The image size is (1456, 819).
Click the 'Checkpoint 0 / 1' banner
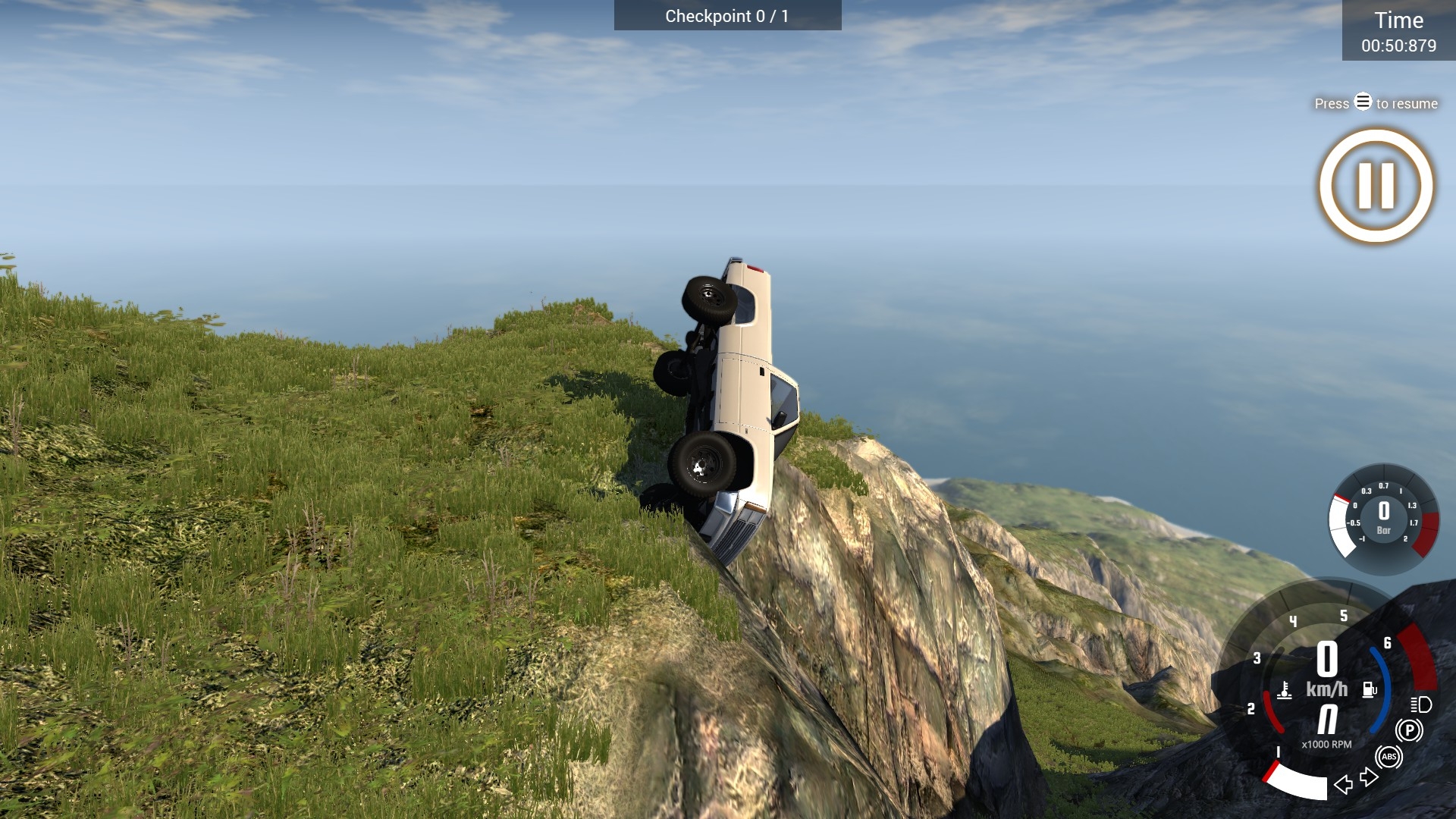(726, 15)
